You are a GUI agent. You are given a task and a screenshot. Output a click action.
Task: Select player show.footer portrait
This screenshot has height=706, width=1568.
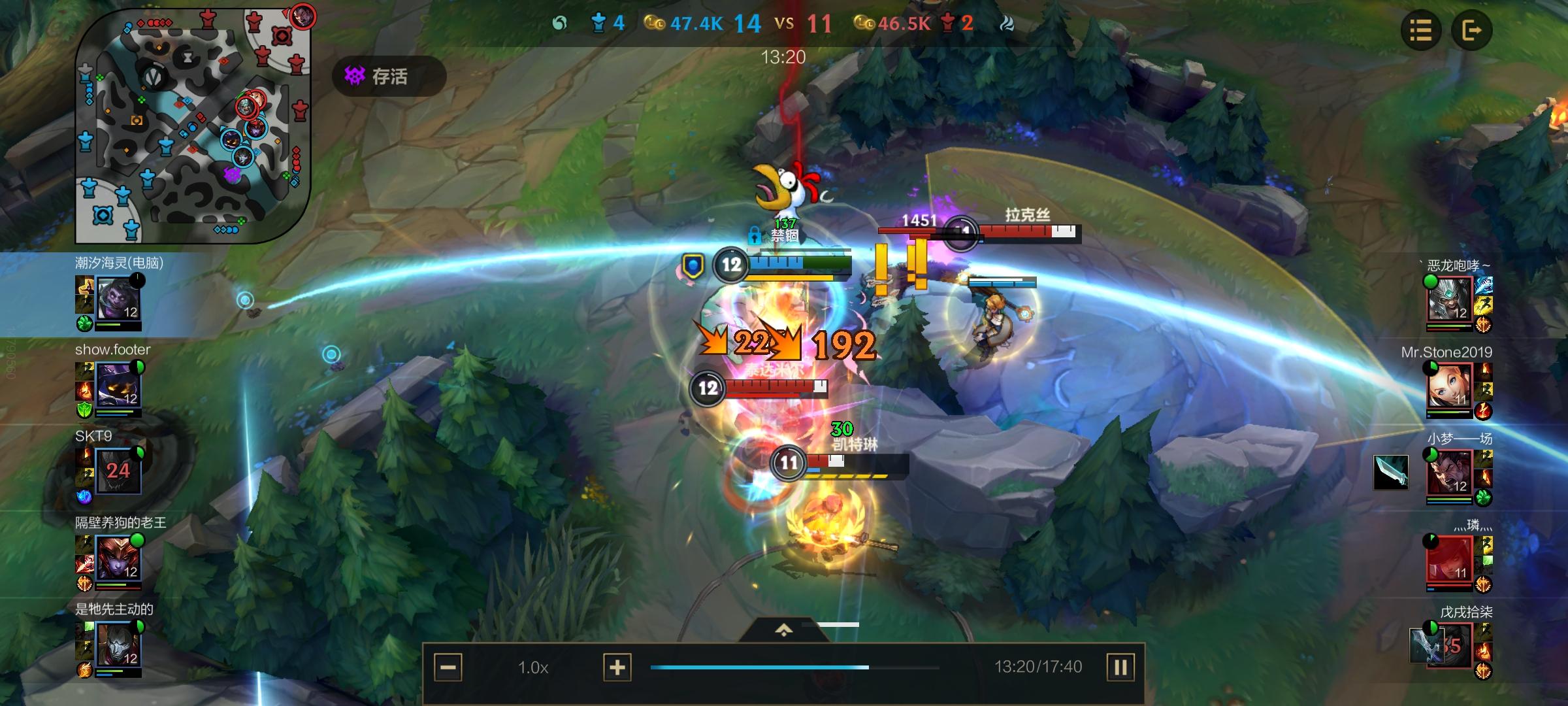click(118, 386)
